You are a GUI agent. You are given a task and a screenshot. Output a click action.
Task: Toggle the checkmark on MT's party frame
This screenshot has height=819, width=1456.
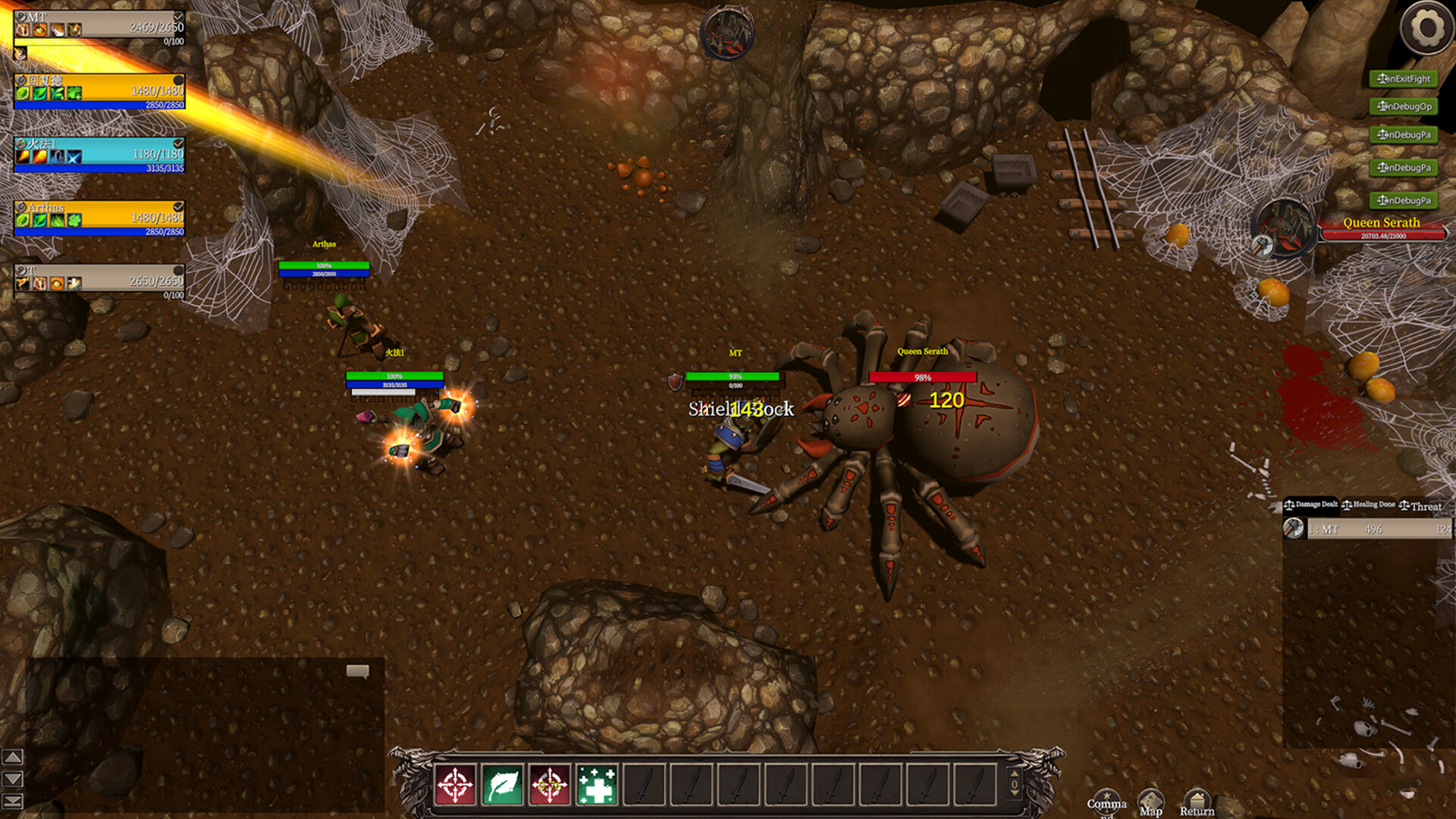click(178, 17)
